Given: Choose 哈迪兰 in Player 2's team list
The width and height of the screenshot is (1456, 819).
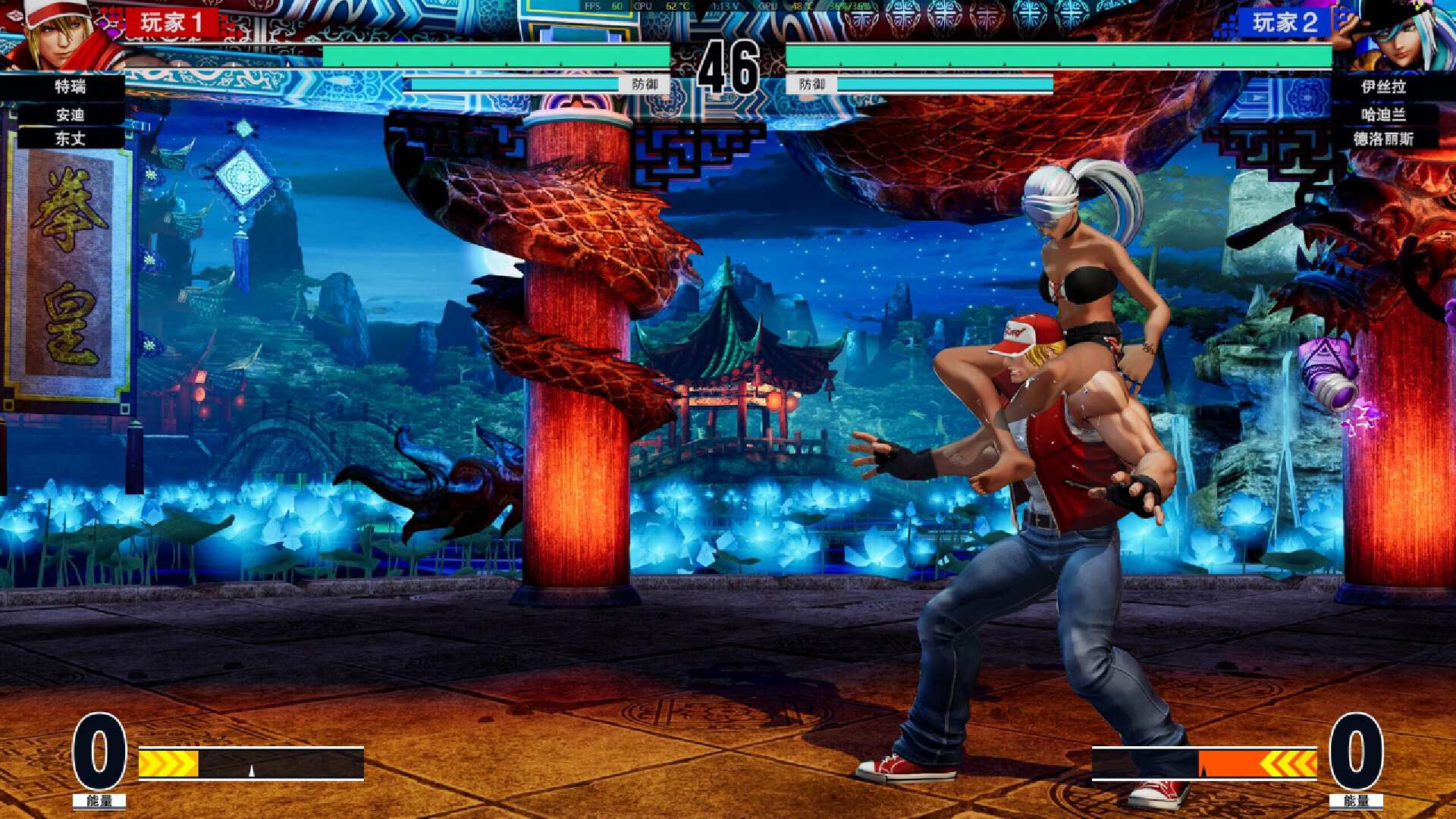Looking at the screenshot, I should coord(1383,115).
